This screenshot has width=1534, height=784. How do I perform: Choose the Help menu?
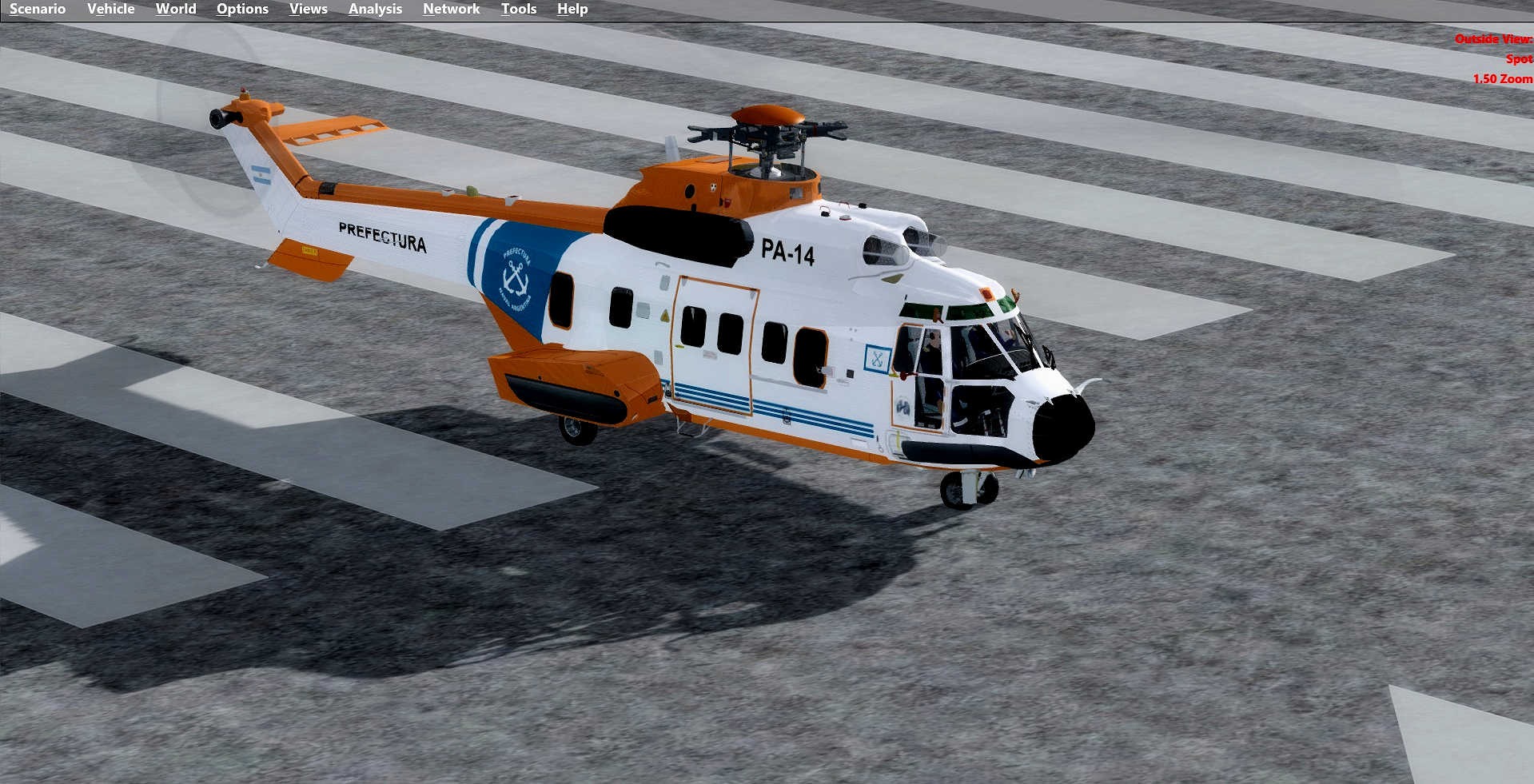pyautogui.click(x=572, y=9)
